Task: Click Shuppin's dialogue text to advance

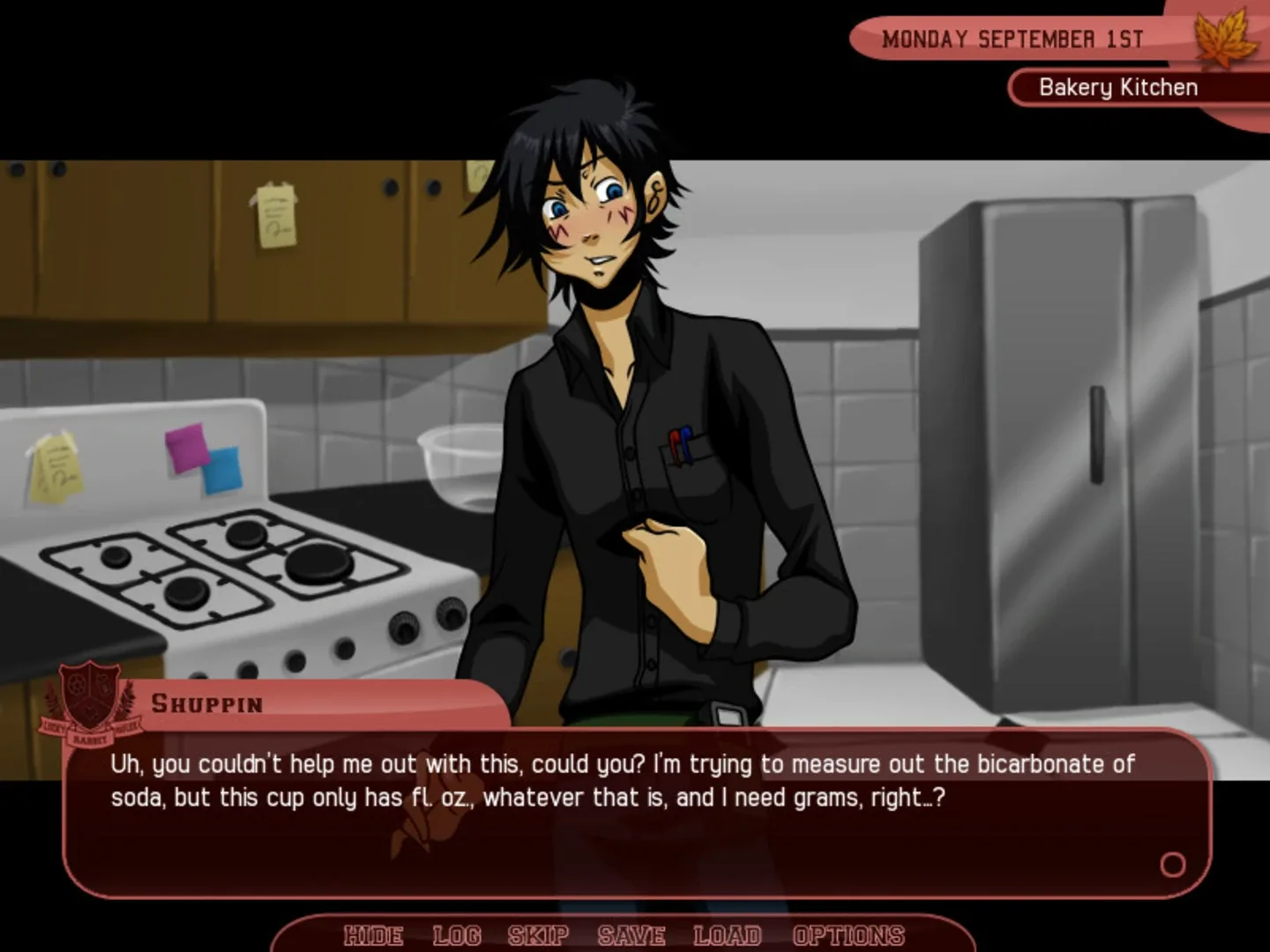Action: (617, 780)
